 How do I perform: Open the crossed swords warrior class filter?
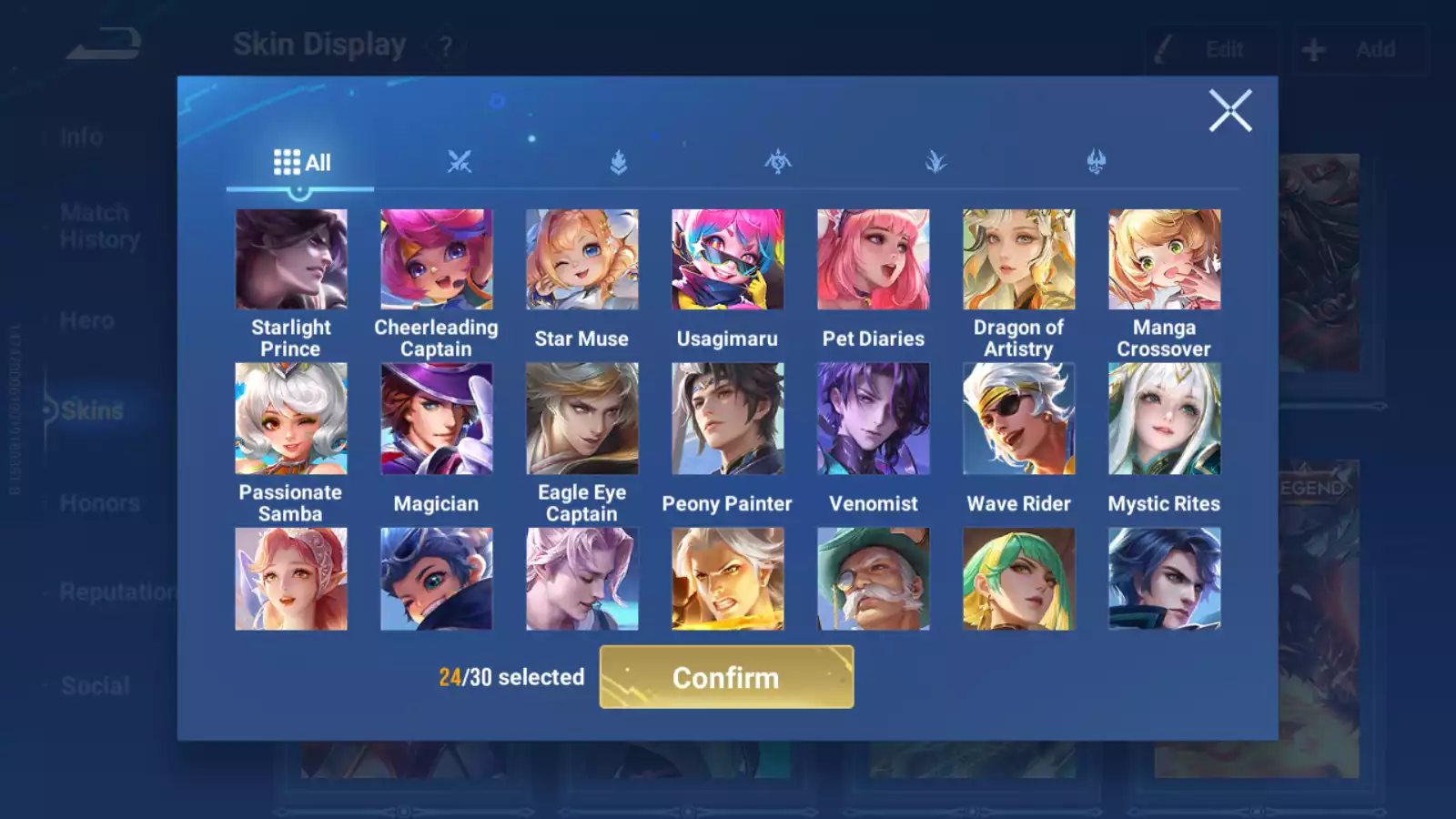click(x=460, y=161)
